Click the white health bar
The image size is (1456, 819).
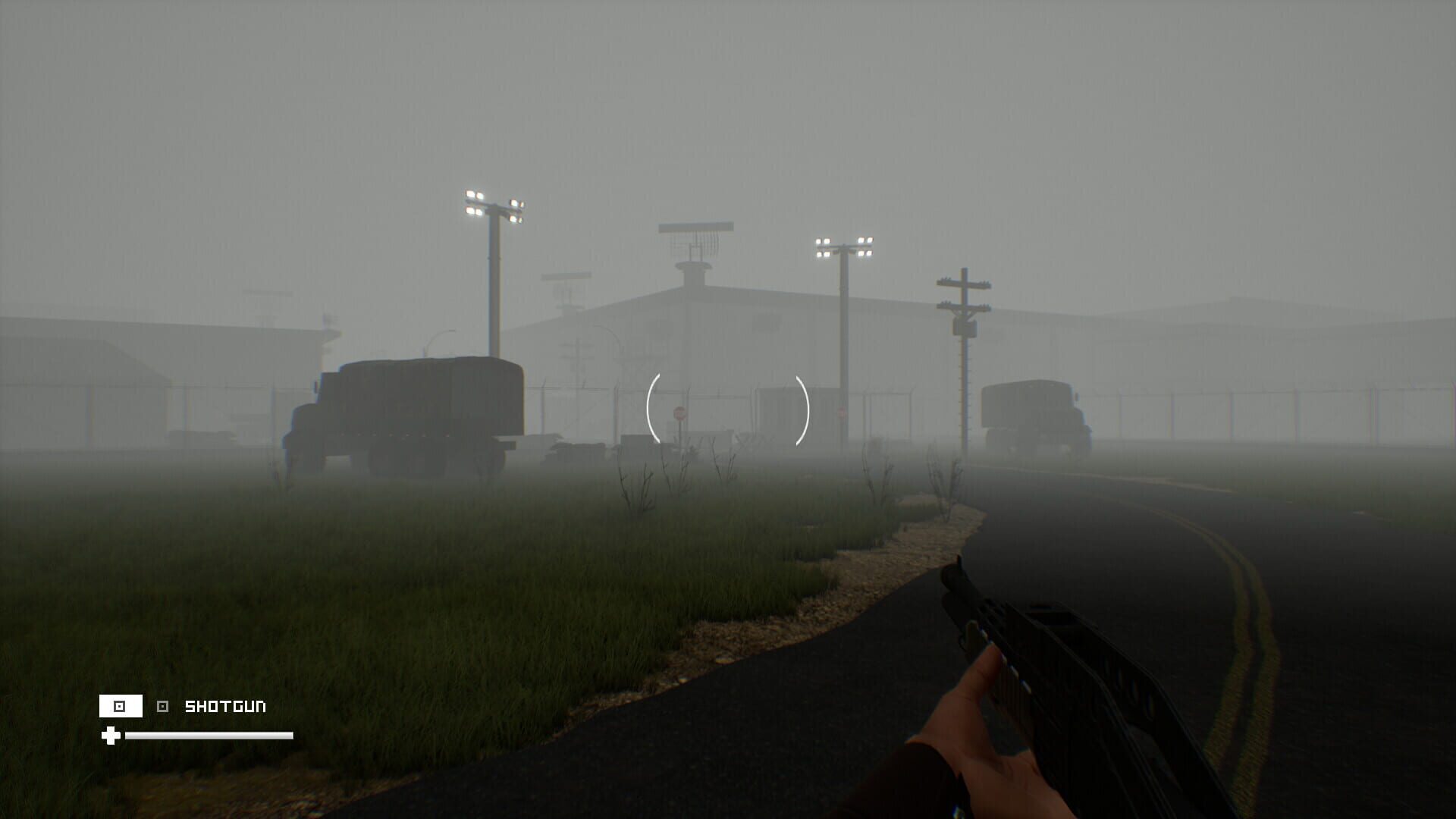coord(210,735)
